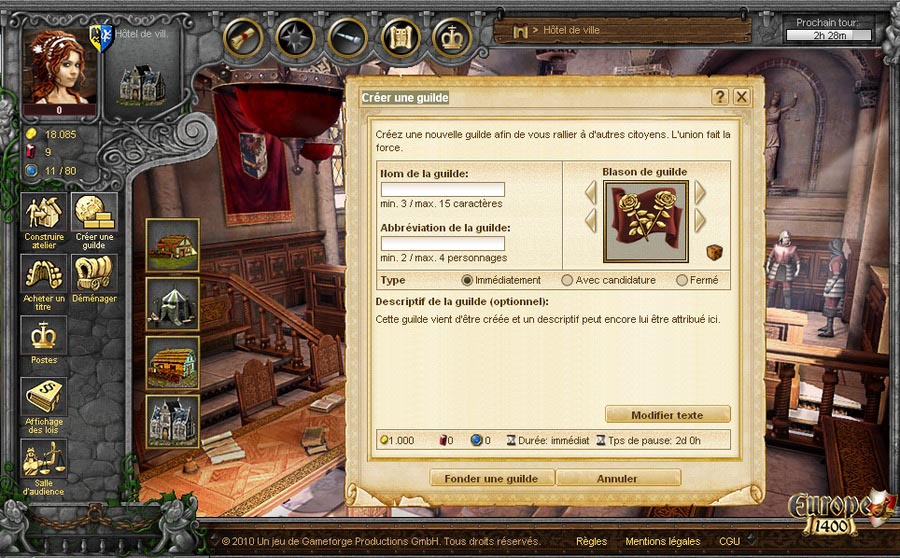Set guild type to Fermé
Viewport: 900px width, 558px height.
tap(682, 280)
